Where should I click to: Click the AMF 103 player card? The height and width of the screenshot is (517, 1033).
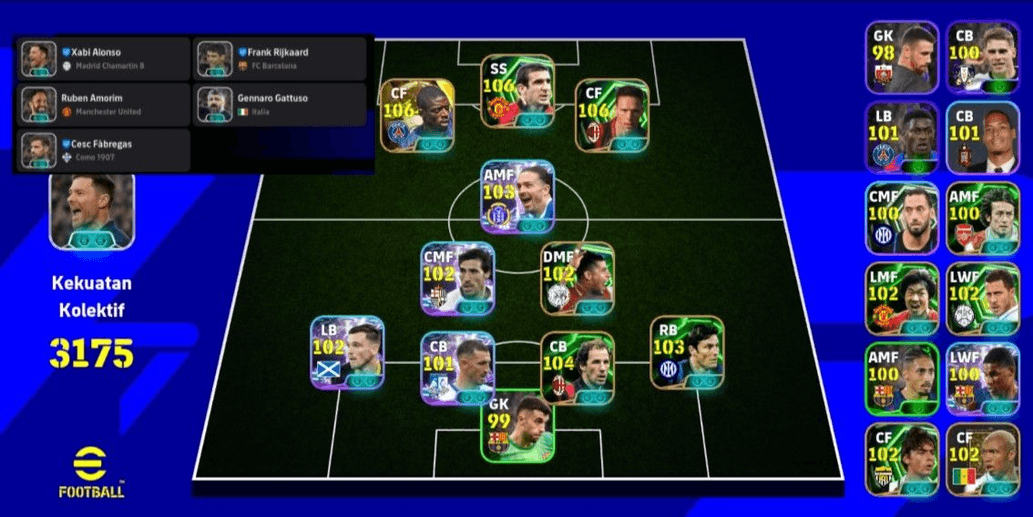[x=517, y=196]
